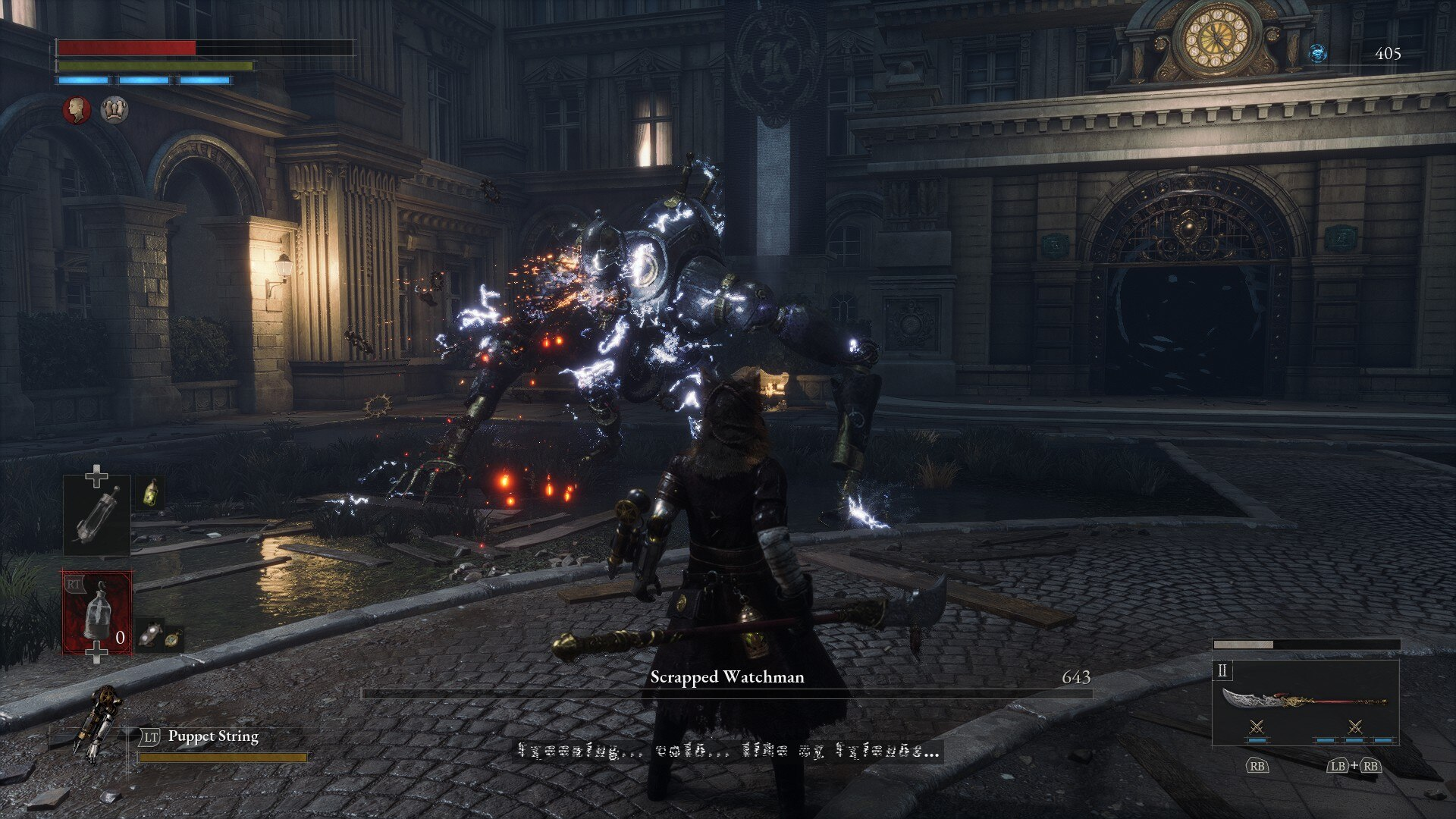Click the blue Ergo currency icon

pyautogui.click(x=1318, y=53)
